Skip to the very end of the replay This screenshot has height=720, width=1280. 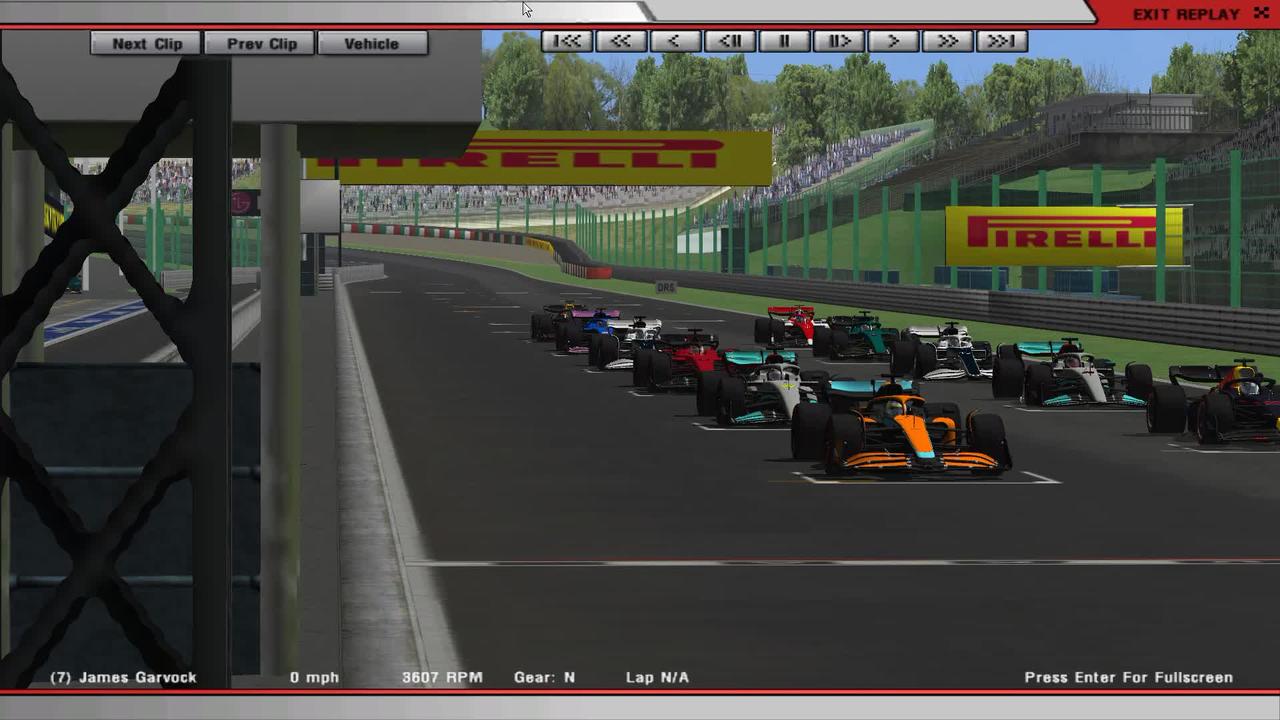[1000, 41]
